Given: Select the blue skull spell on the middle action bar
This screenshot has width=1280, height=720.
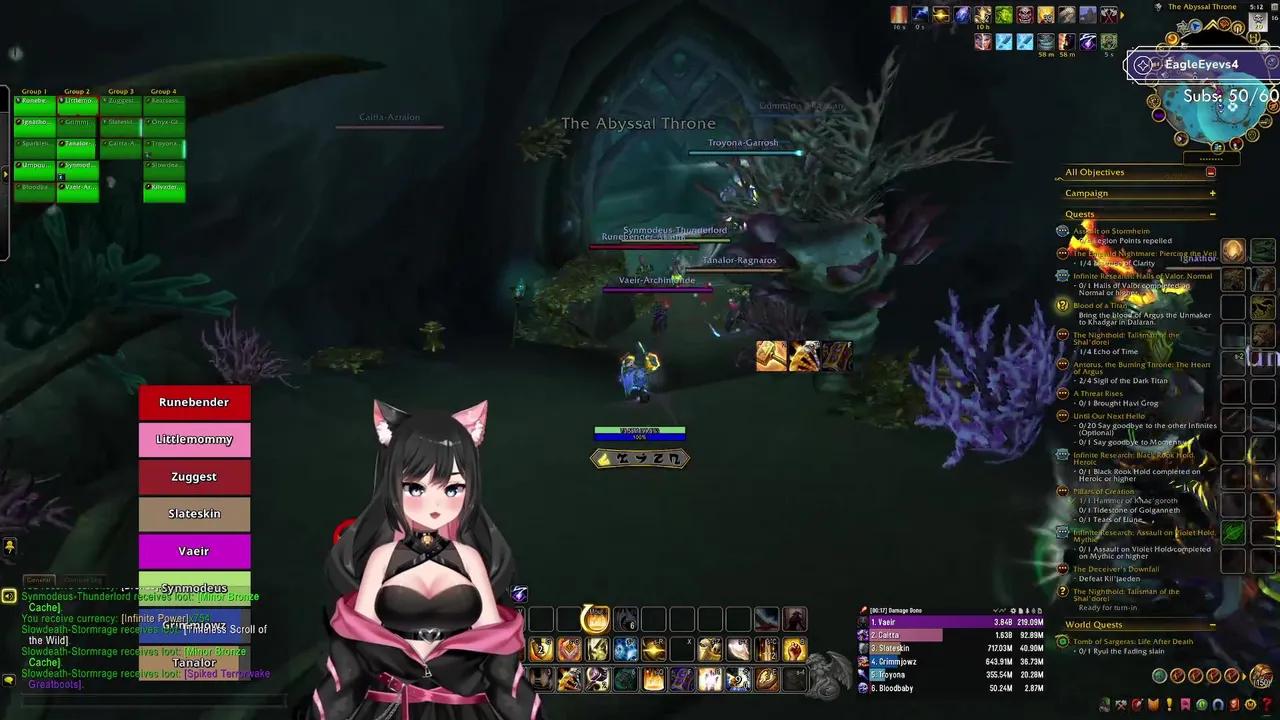Looking at the screenshot, I should (627, 650).
